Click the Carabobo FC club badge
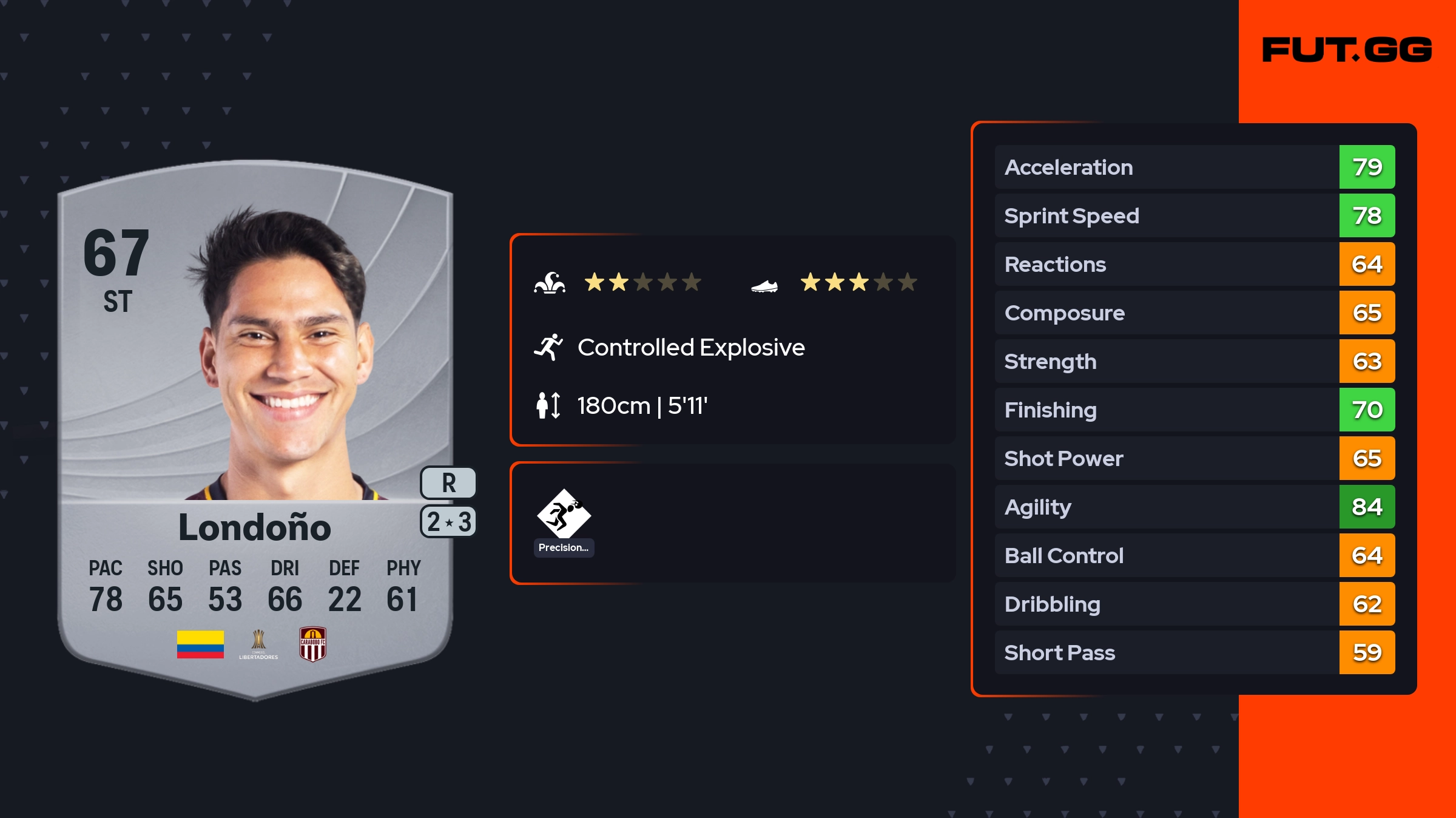The height and width of the screenshot is (818, 1456). (x=313, y=644)
